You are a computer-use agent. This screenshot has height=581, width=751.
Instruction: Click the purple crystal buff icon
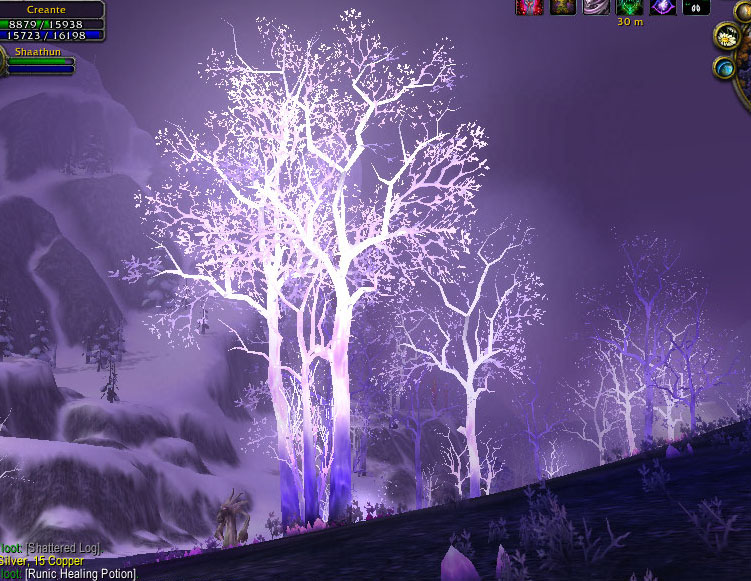pos(663,7)
